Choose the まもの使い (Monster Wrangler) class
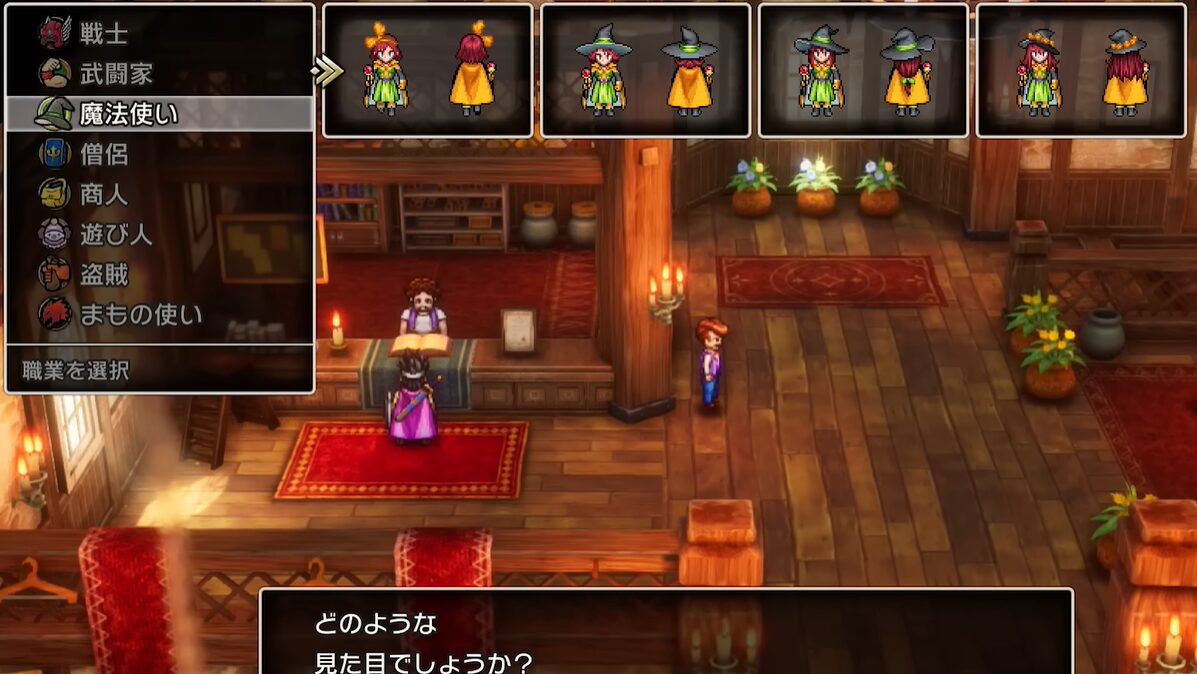This screenshot has height=674, width=1197. [140, 314]
